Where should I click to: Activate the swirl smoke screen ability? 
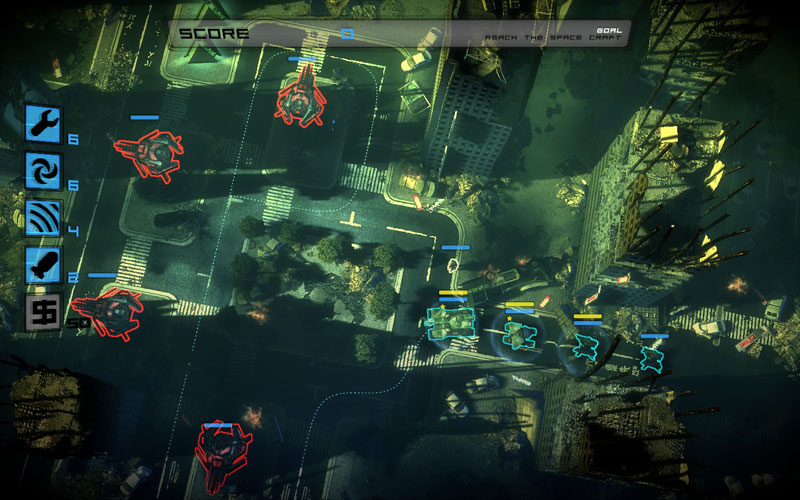pyautogui.click(x=43, y=170)
